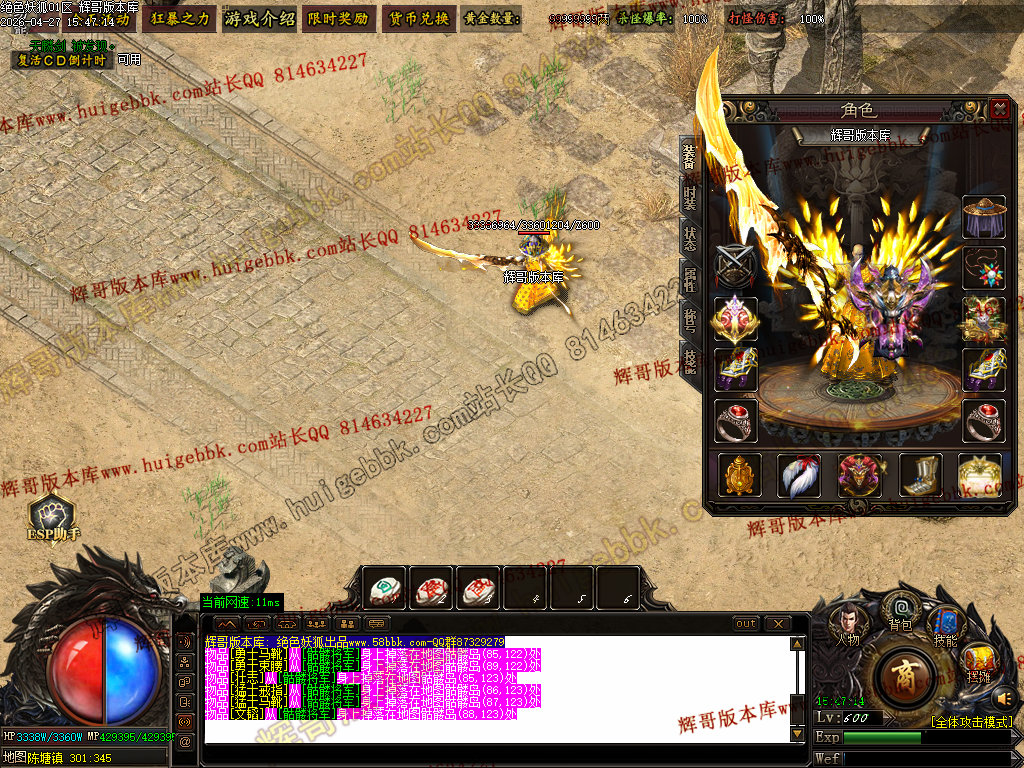Select the equipped helmet hat slot

(983, 217)
